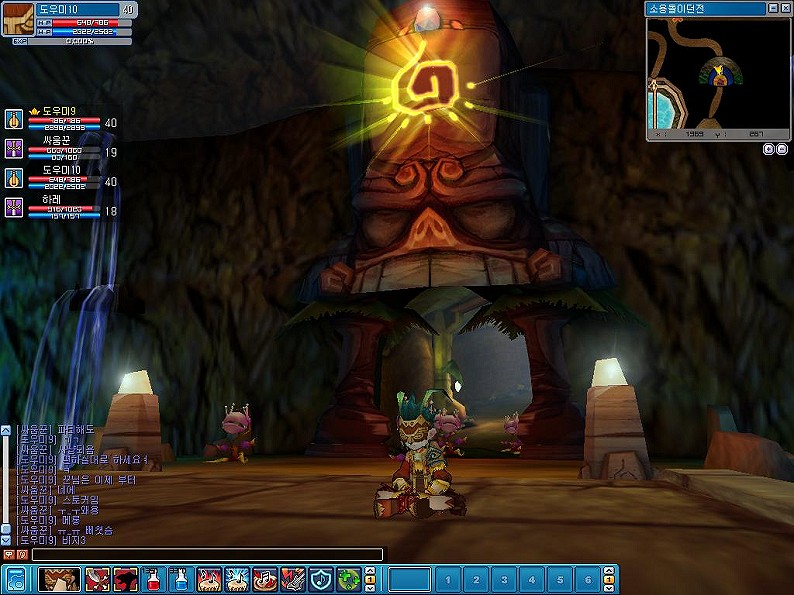Screen dimensions: 794x595
Task: Select the character face icon on the hotbar
Action: coord(59,579)
